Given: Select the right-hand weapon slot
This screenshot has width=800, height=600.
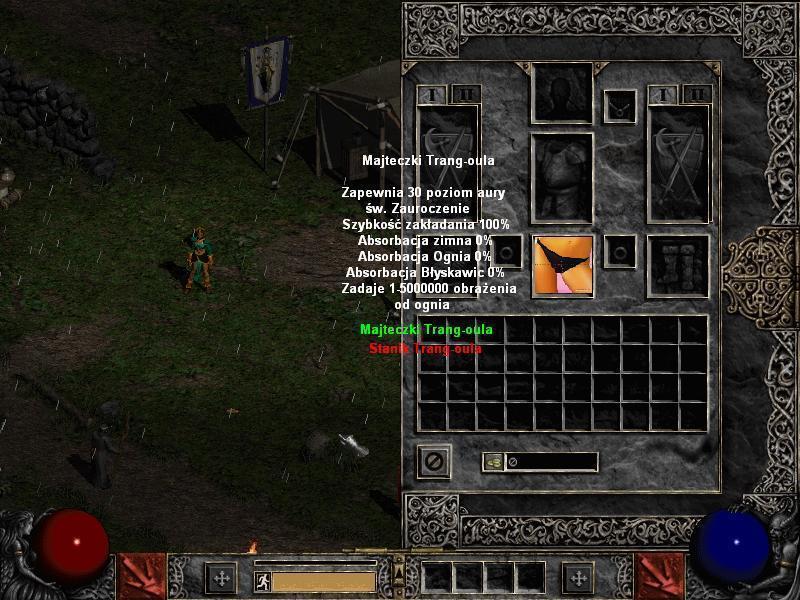Looking at the screenshot, I should pyautogui.click(x=678, y=160).
